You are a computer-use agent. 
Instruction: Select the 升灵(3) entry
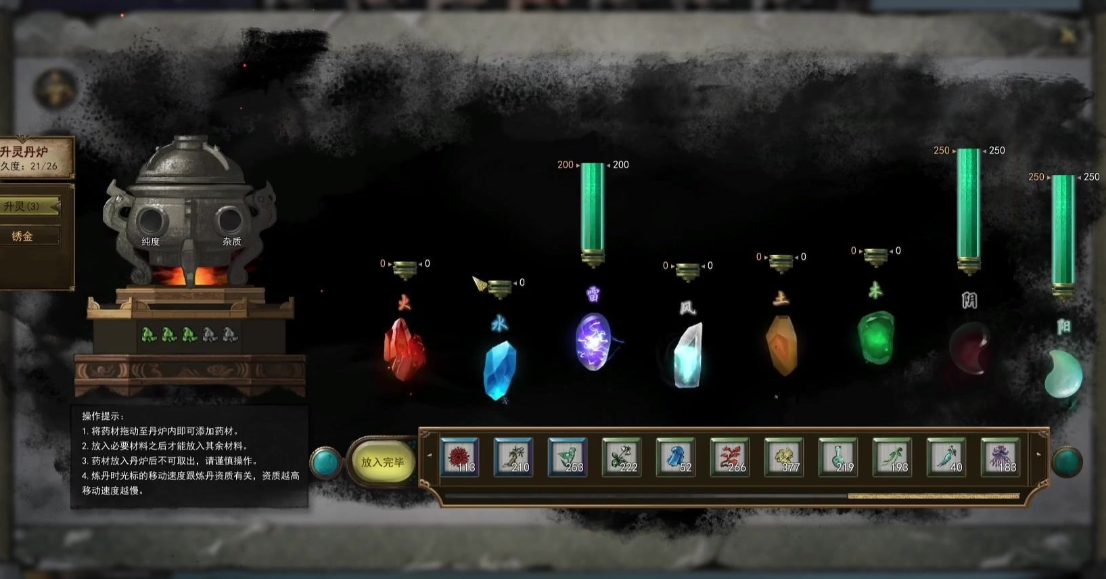coord(28,206)
